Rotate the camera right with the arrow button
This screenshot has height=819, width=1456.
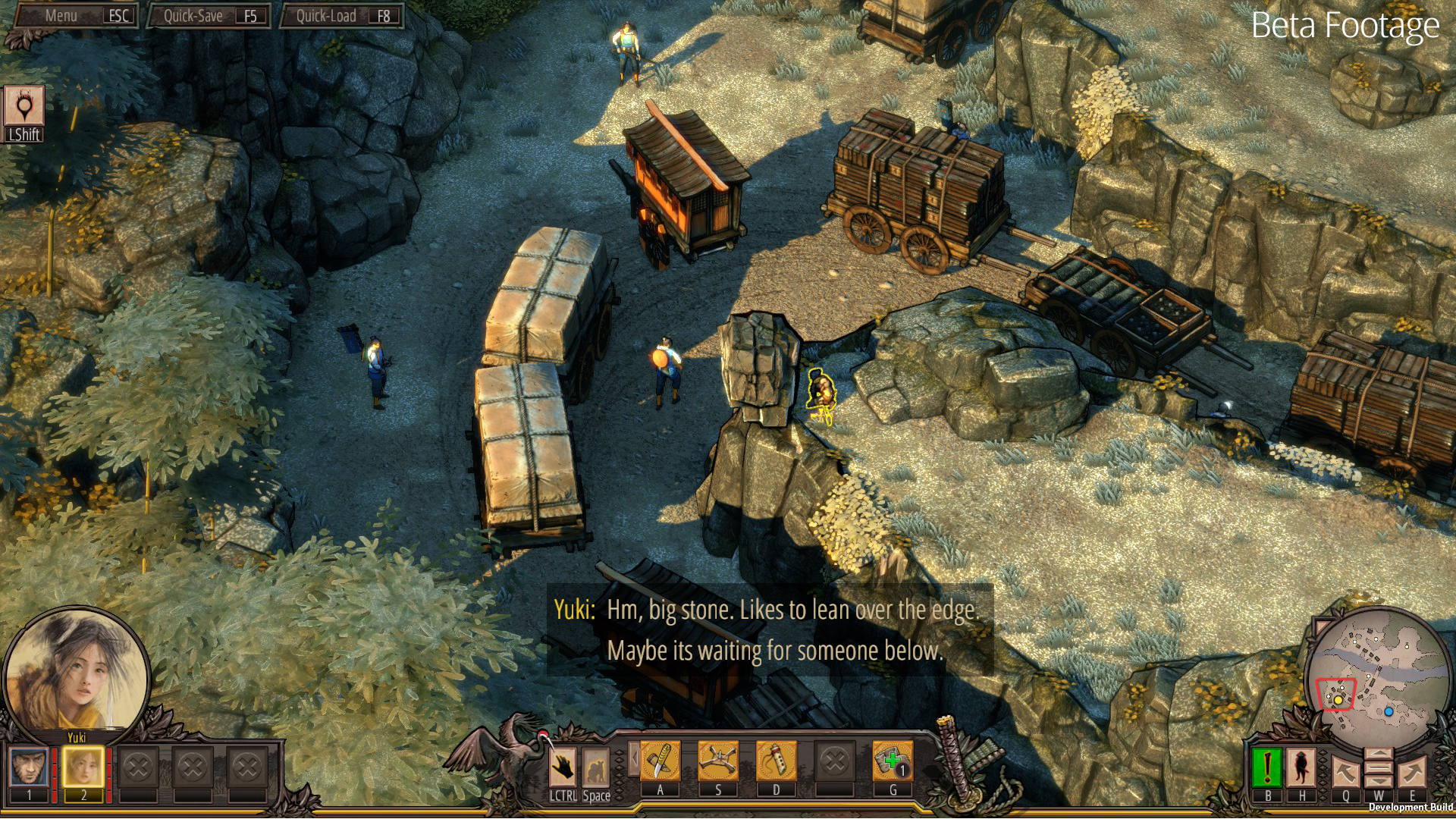tap(1412, 773)
